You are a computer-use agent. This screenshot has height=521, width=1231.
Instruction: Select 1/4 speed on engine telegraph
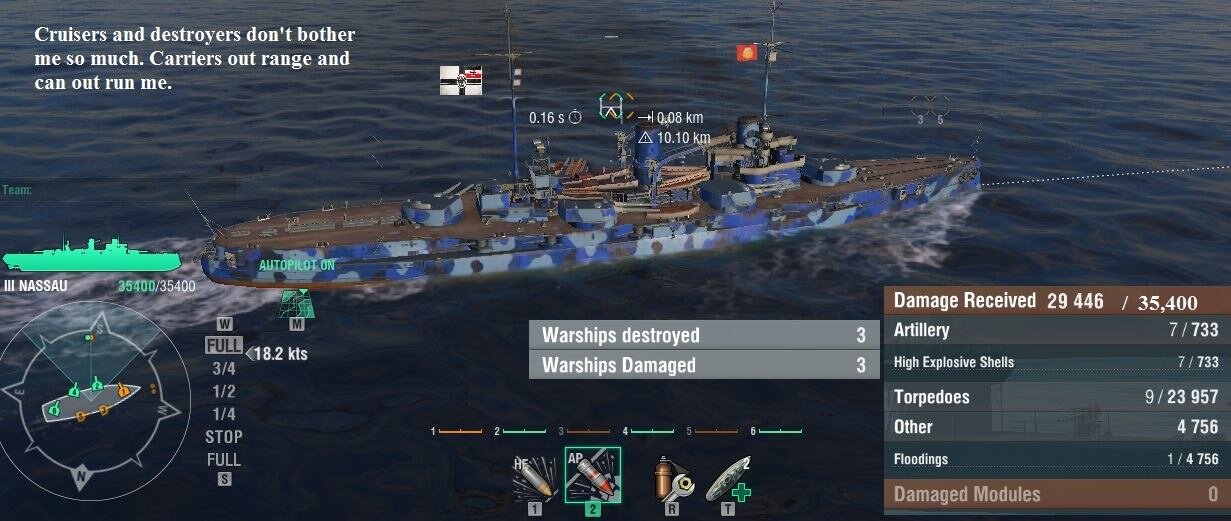point(224,414)
